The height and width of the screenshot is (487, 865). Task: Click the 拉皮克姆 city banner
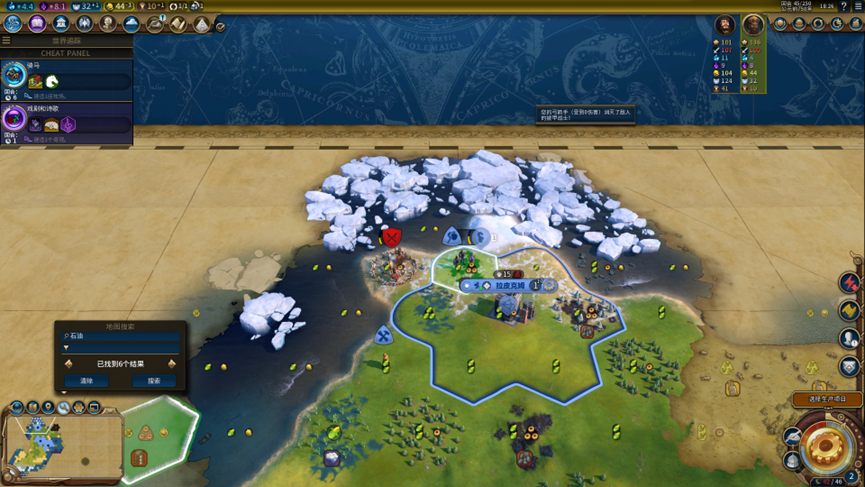[x=510, y=286]
